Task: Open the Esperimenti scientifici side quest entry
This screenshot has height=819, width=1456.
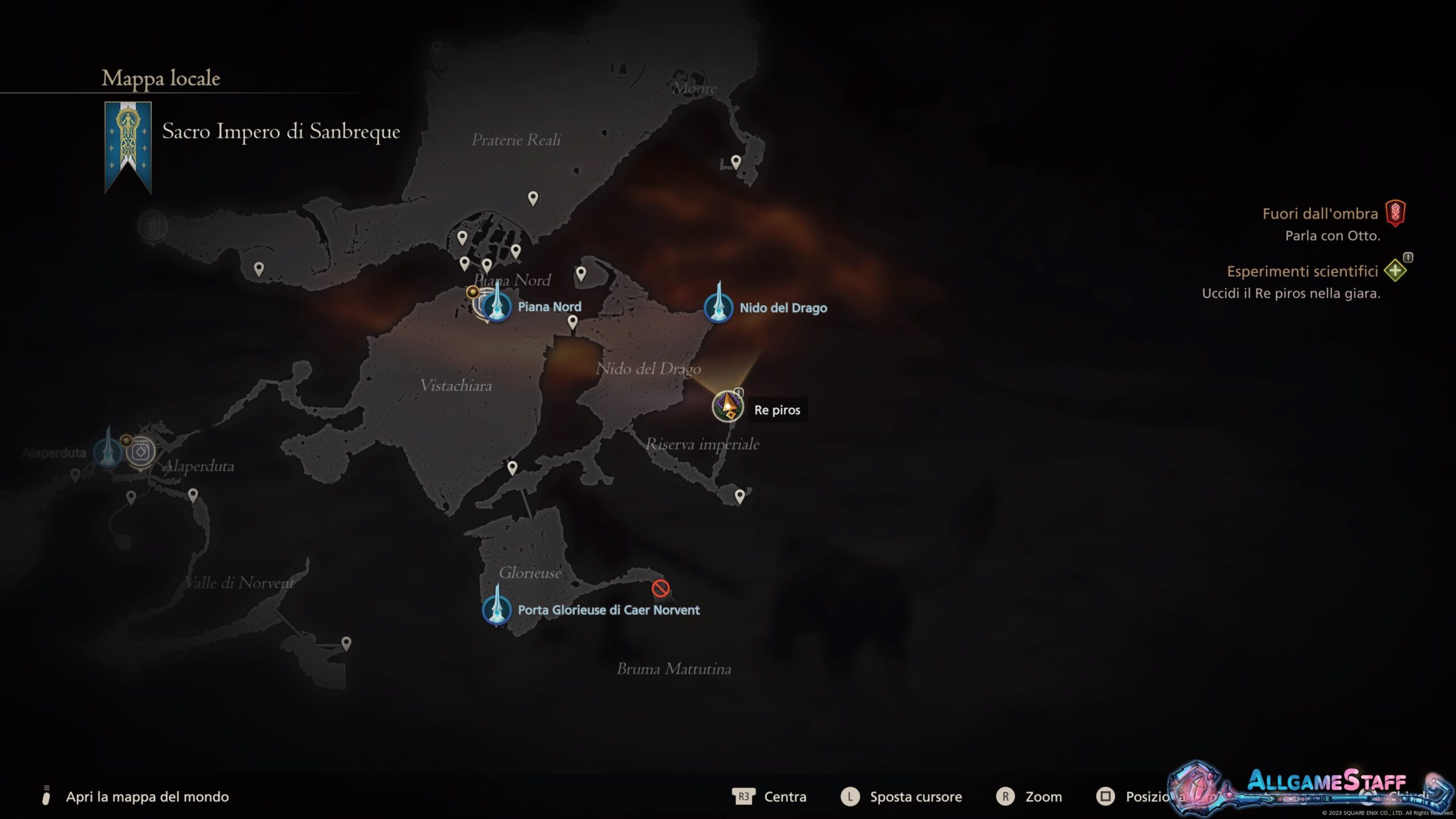Action: click(1302, 271)
